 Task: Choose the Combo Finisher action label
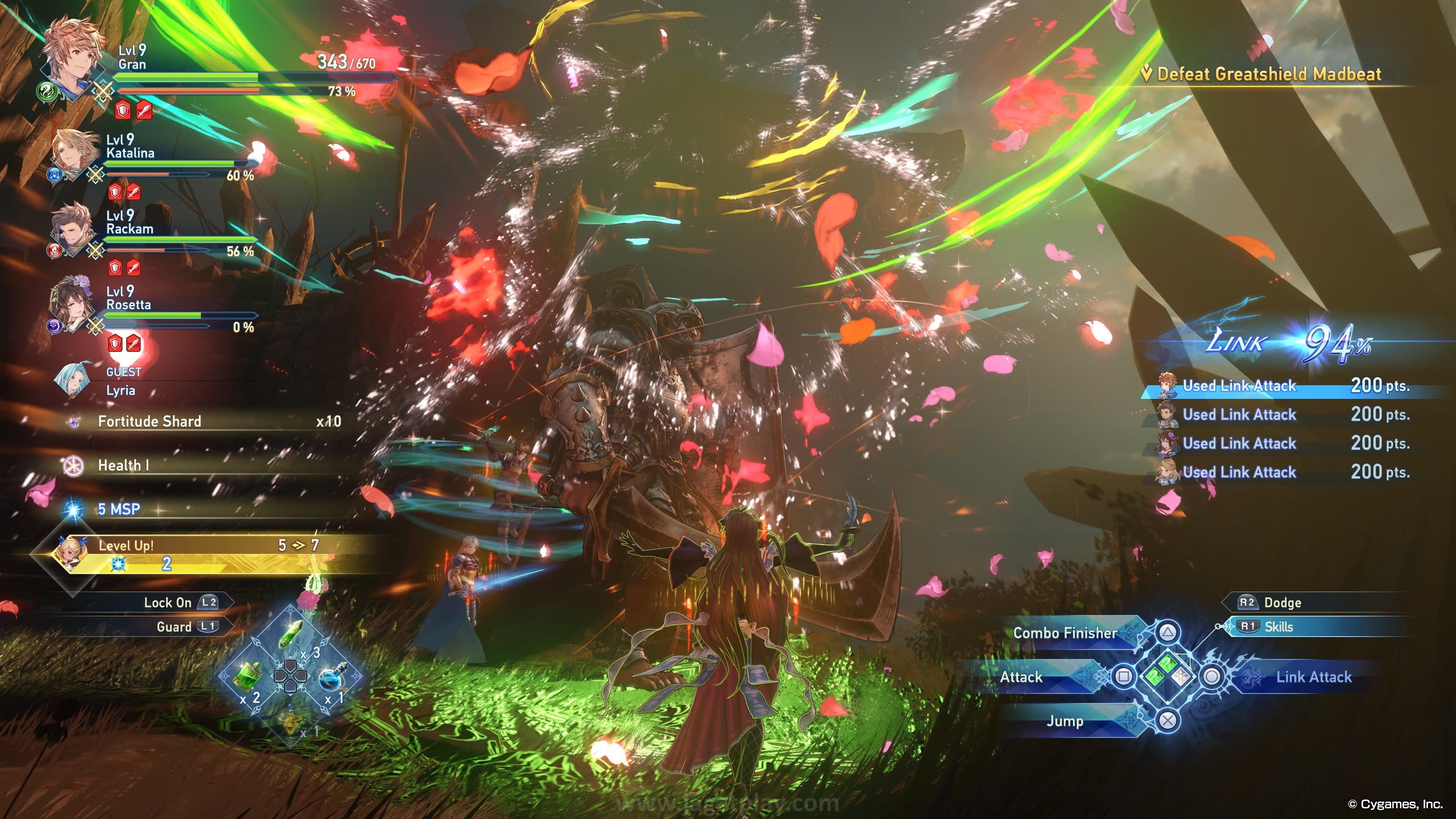pos(1065,633)
